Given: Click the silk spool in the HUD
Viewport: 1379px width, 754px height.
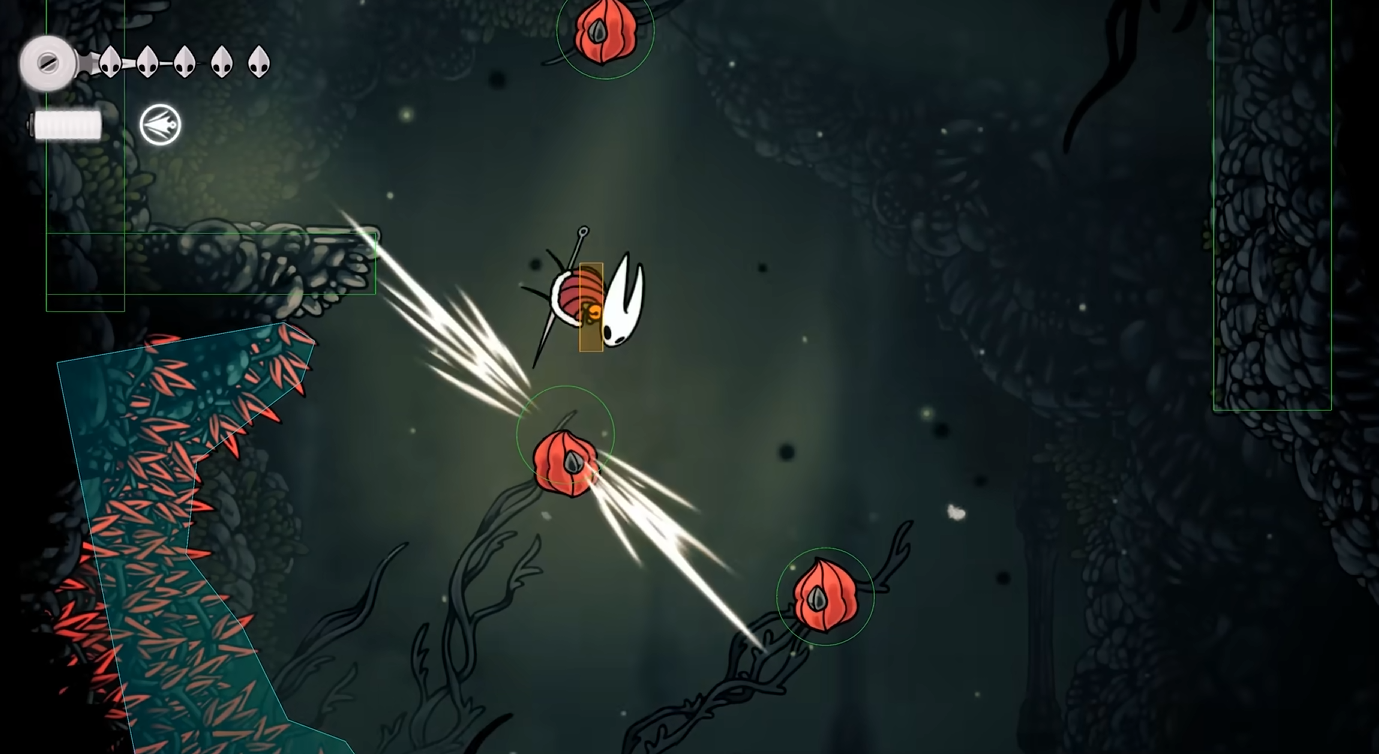Looking at the screenshot, I should click(48, 62).
